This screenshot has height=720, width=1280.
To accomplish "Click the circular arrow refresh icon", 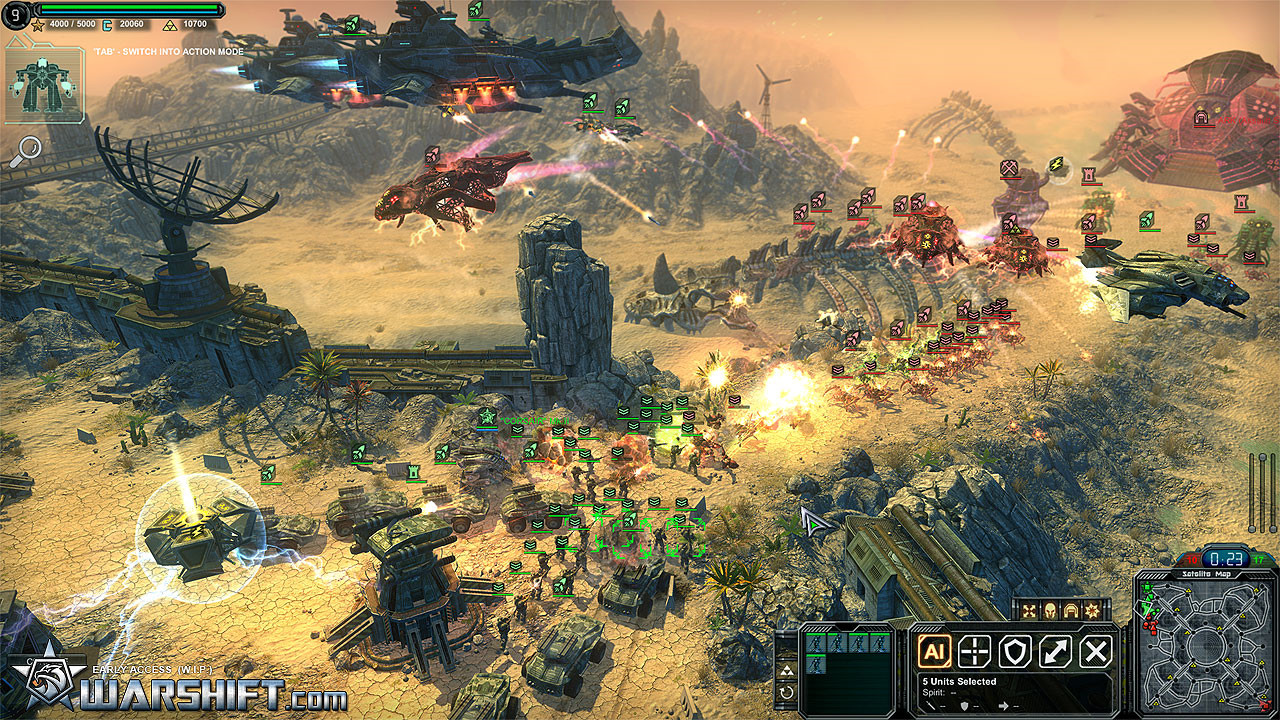I will click(787, 692).
